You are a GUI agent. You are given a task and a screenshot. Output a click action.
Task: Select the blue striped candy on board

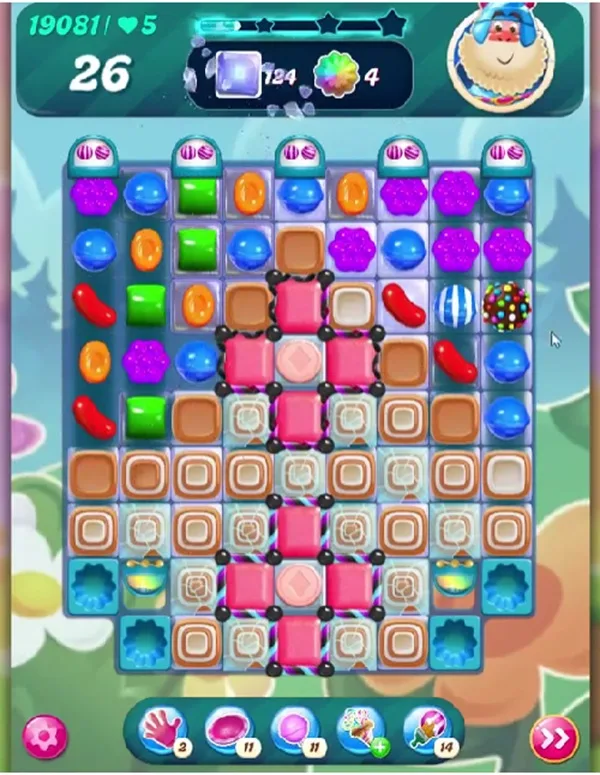tap(455, 305)
